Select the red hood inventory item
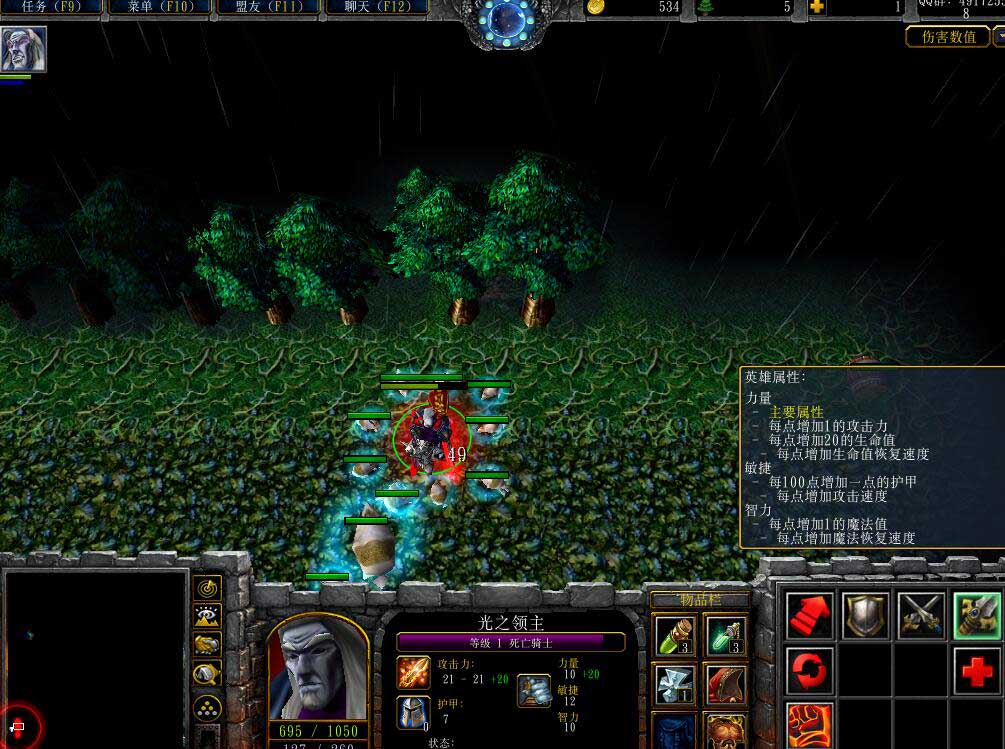The height and width of the screenshot is (749, 1005). [x=724, y=684]
